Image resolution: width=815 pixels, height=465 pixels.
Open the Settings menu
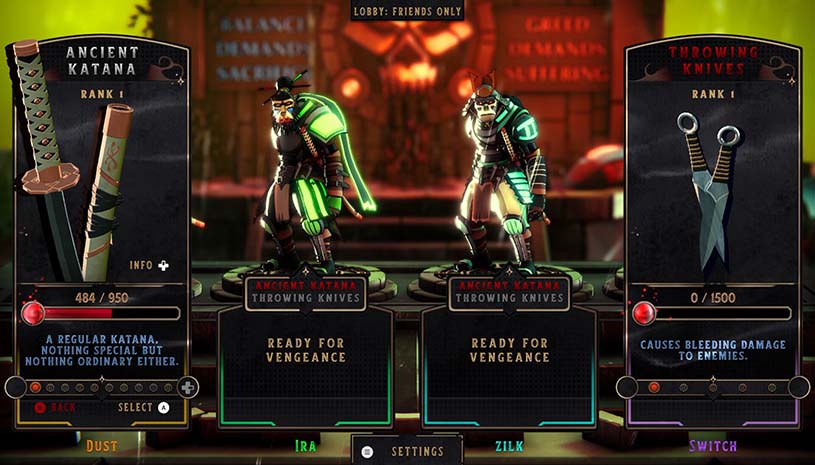[x=407, y=451]
